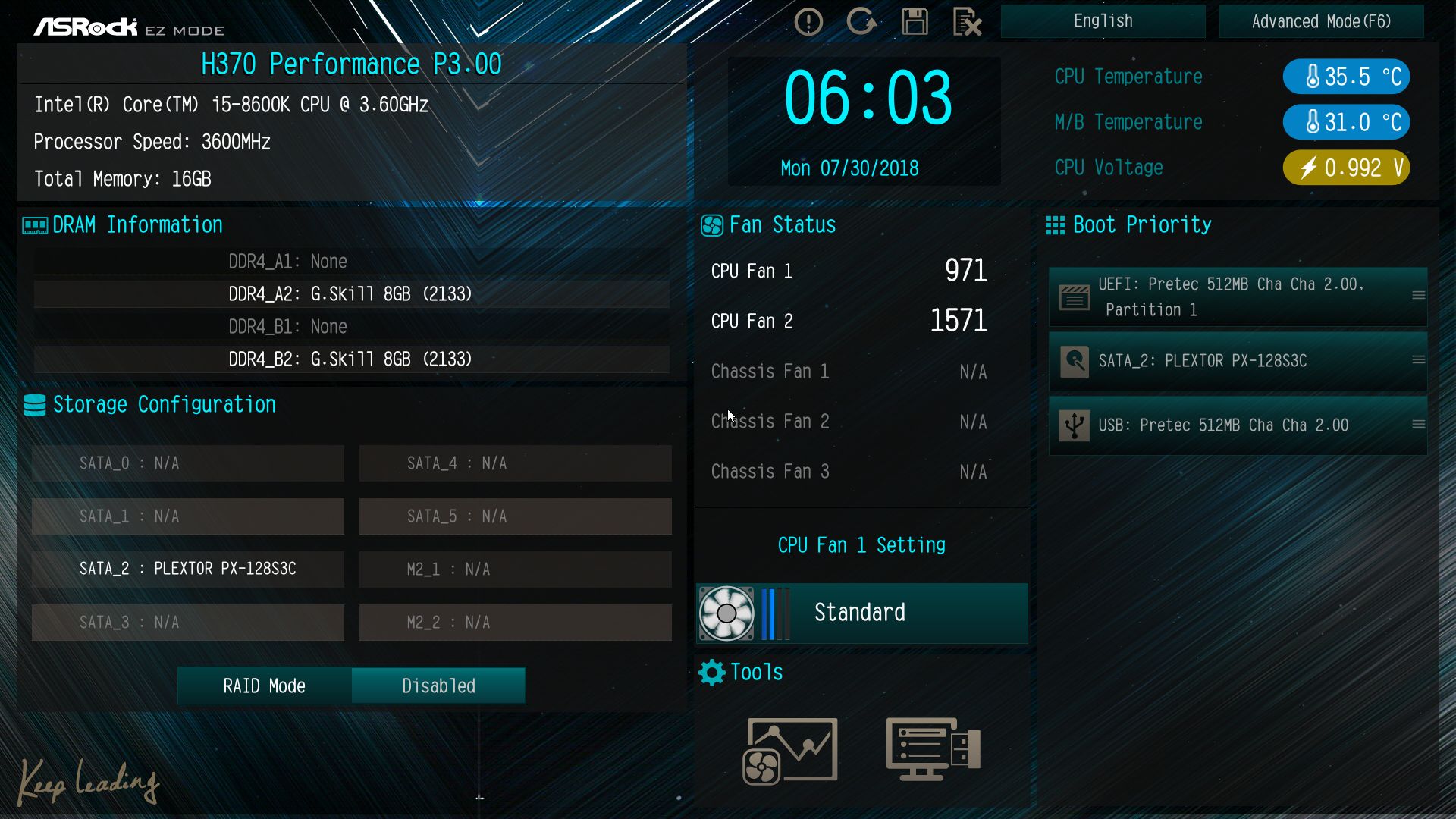
Task: Select the SATA_0 storage slot
Action: [x=188, y=463]
